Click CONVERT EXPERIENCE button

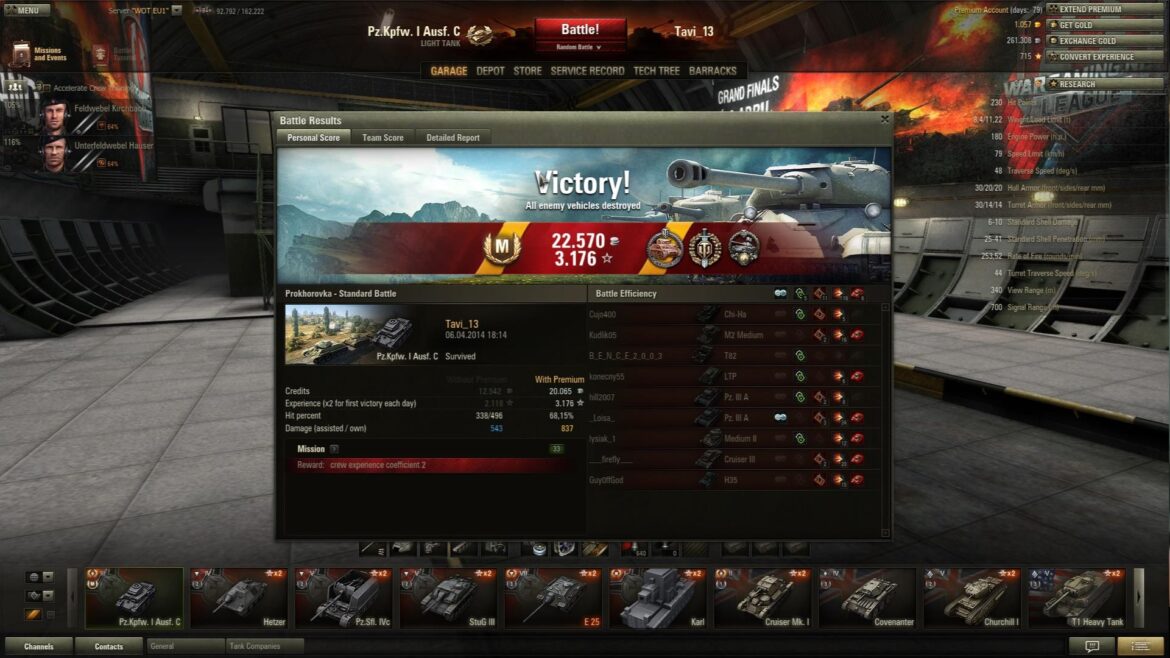(1103, 57)
